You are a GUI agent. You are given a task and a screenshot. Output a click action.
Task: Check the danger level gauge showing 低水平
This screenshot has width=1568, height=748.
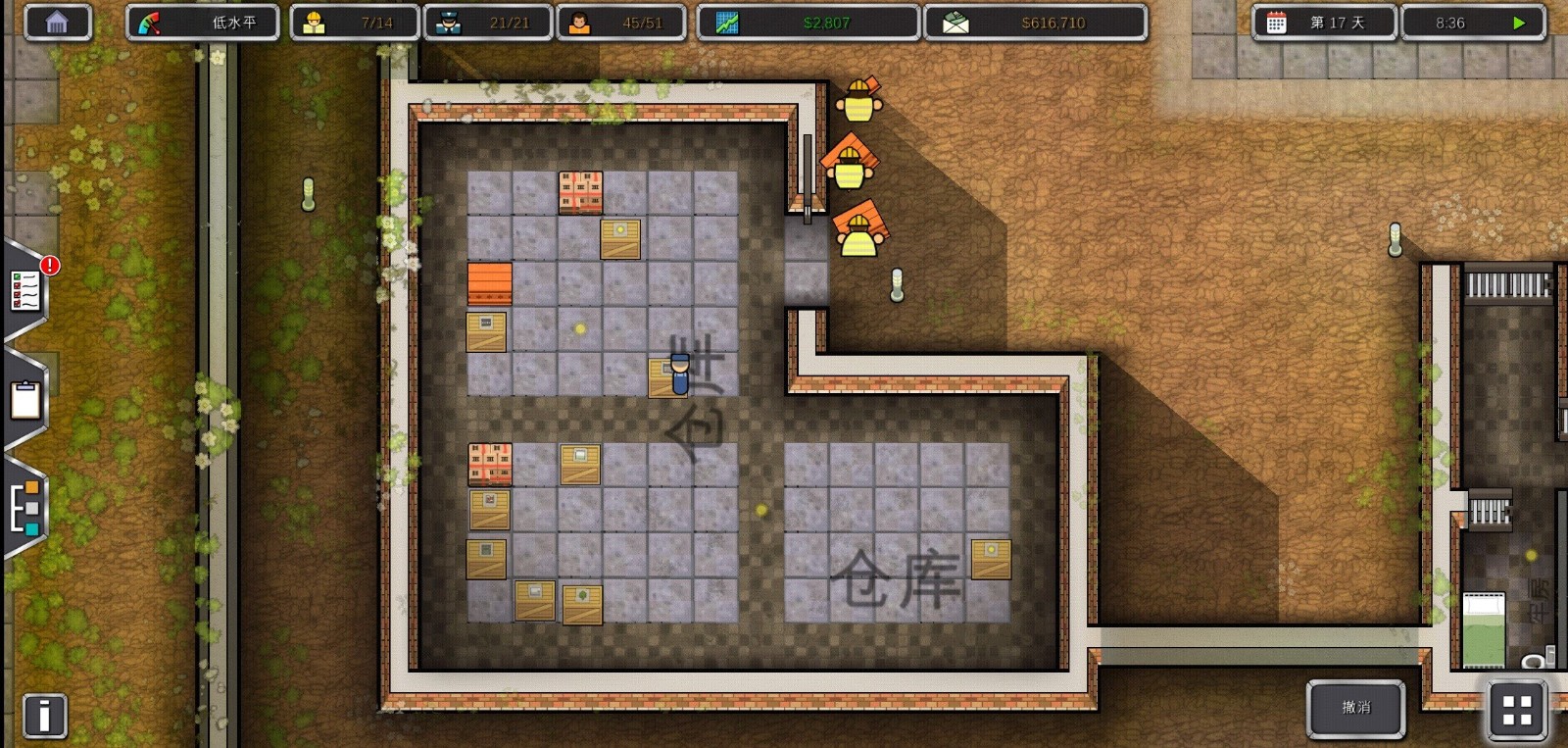coord(203,21)
